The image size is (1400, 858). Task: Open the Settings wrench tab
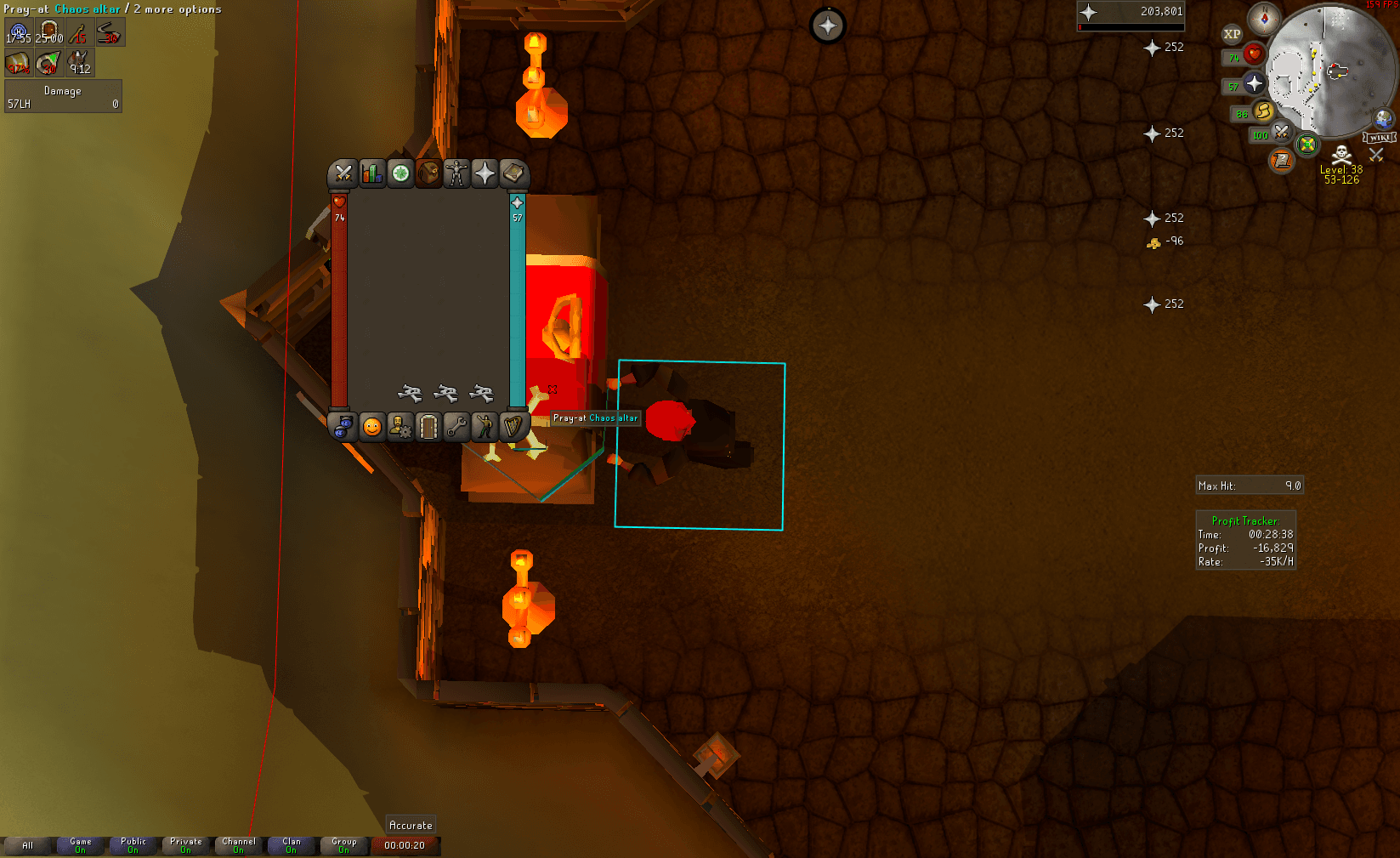456,428
